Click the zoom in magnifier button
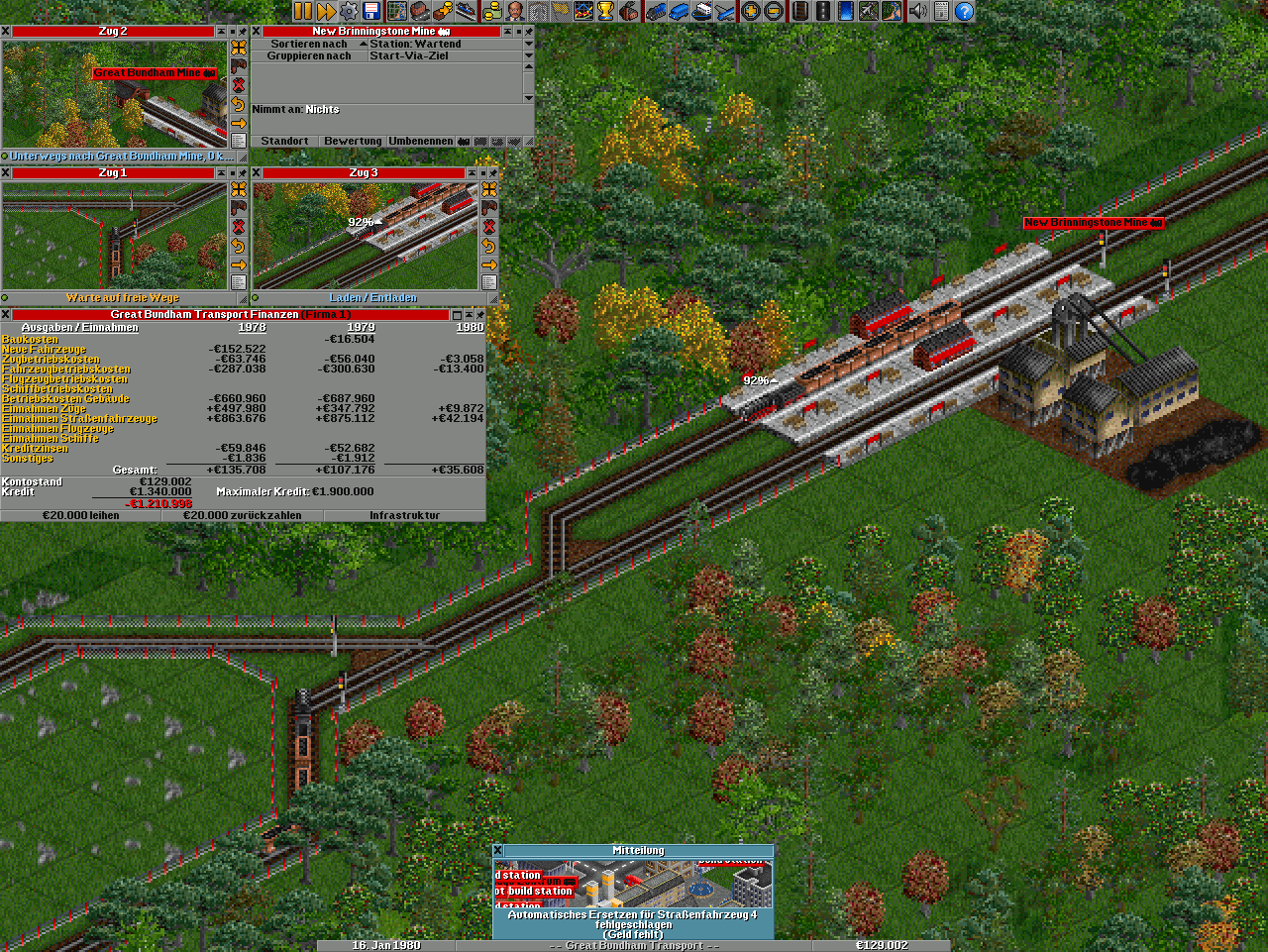Viewport: 1268px width, 952px height. click(751, 11)
